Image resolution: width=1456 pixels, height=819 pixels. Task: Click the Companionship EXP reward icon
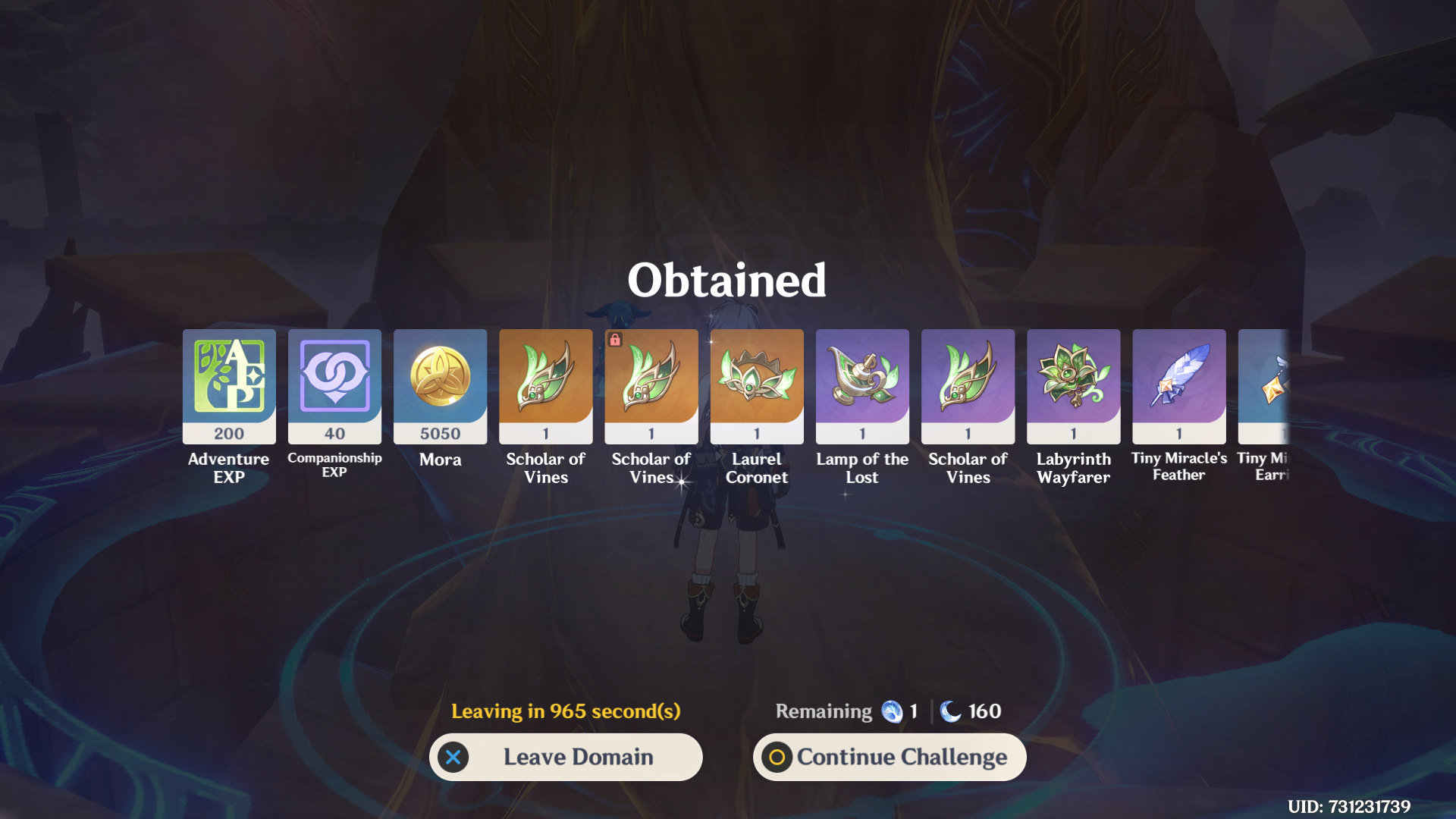click(x=334, y=387)
